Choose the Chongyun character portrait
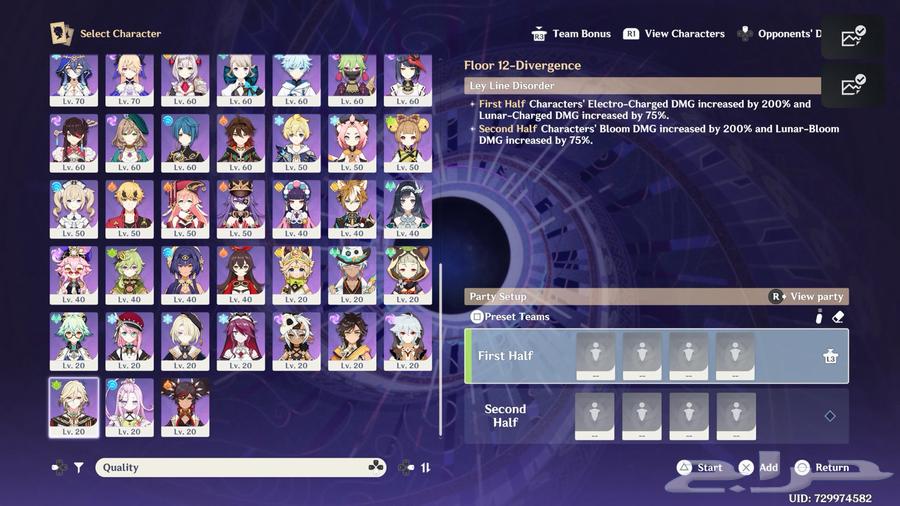Viewport: 900px width, 506px height. (297, 78)
